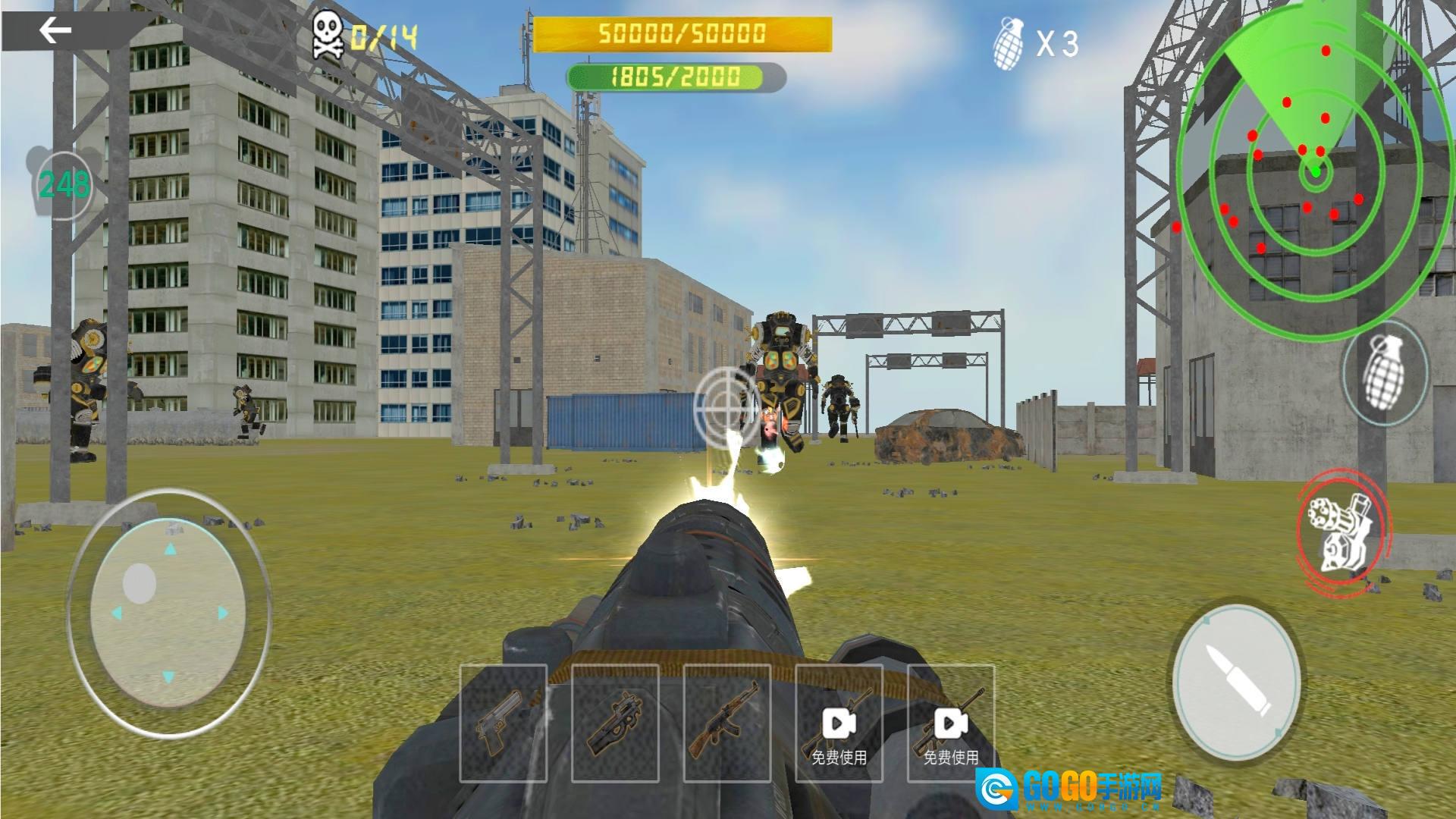The width and height of the screenshot is (1456, 819).
Task: Tap the skull kill counter icon
Action: click(x=326, y=34)
